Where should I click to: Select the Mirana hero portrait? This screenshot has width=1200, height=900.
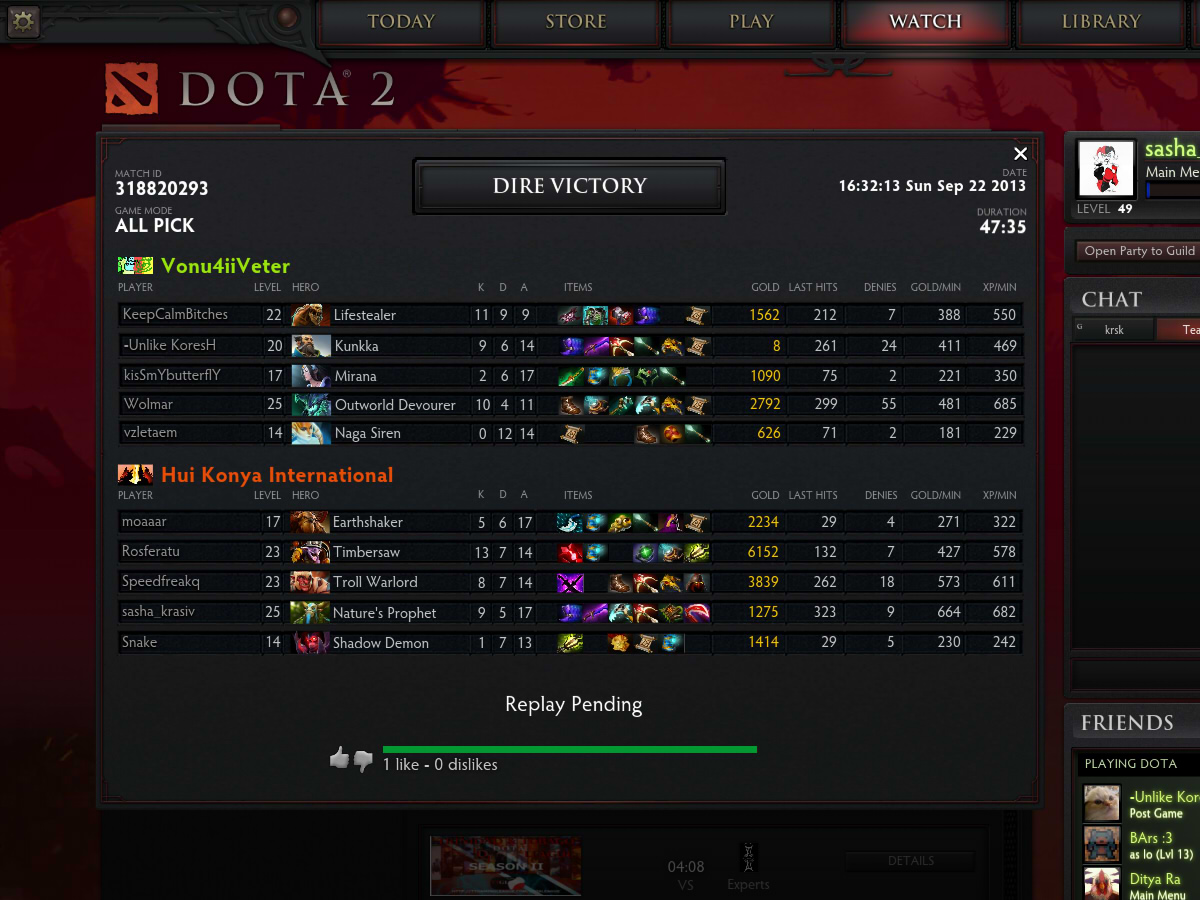click(x=310, y=376)
